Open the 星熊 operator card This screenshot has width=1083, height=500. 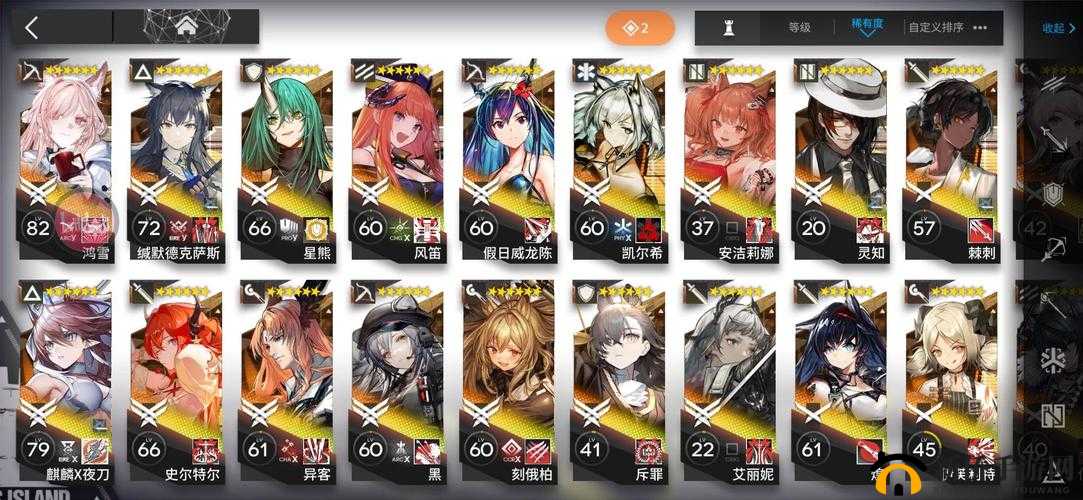point(287,160)
